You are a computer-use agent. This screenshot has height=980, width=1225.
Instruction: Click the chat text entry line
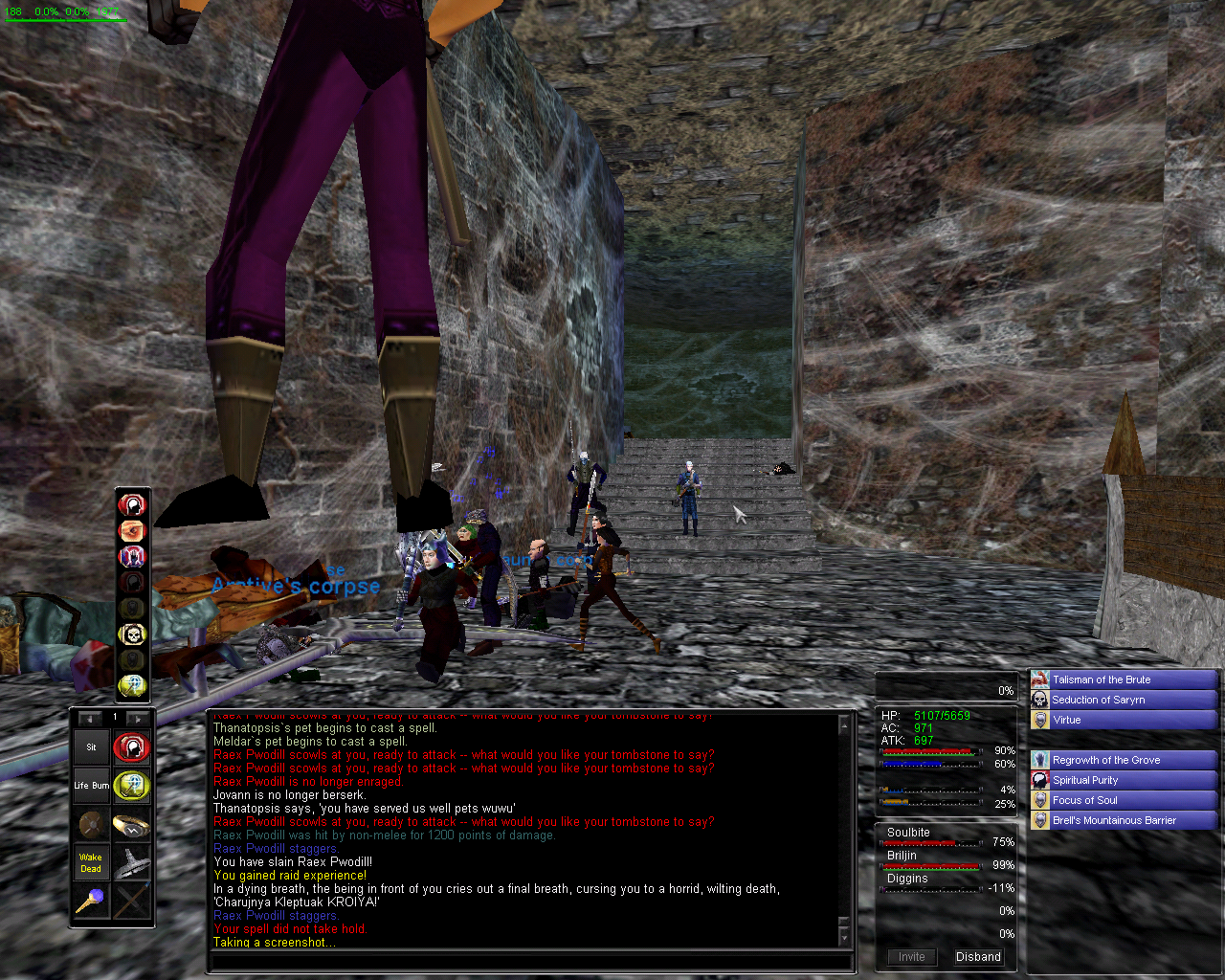point(529,962)
